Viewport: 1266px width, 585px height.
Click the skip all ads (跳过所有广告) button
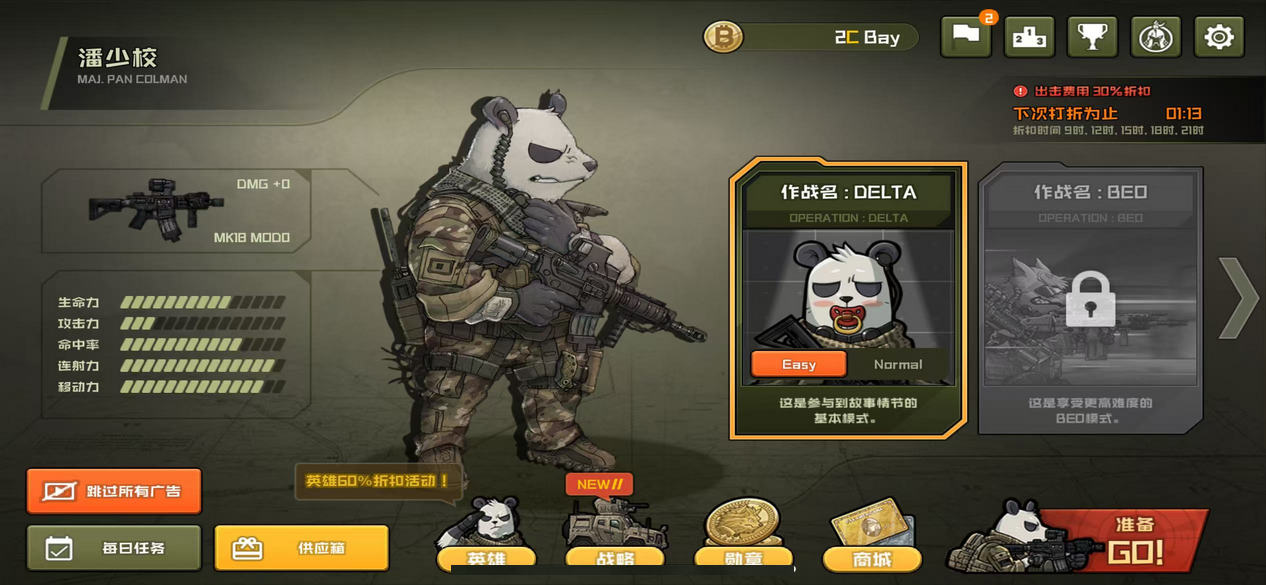[x=114, y=491]
